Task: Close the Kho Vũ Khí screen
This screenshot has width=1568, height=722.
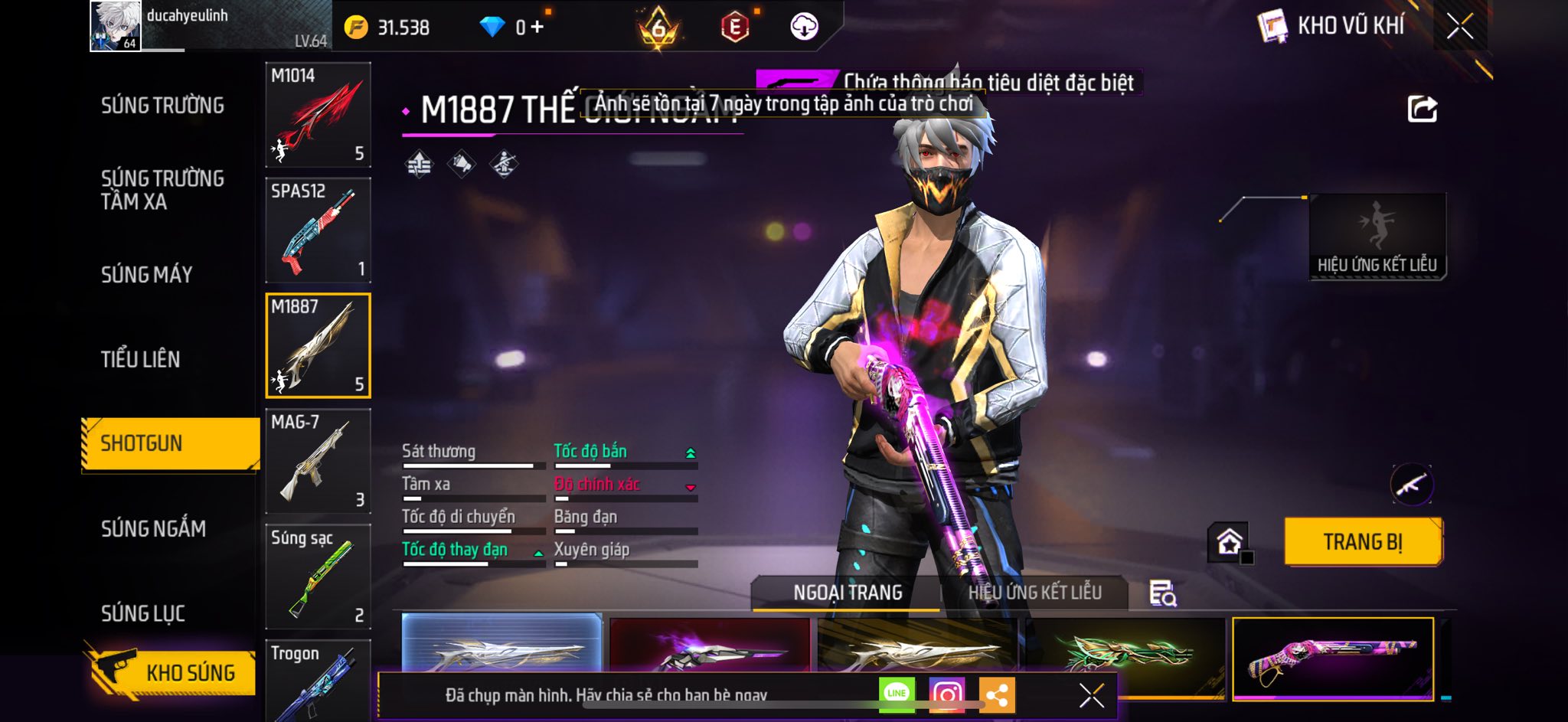Action: click(x=1459, y=27)
